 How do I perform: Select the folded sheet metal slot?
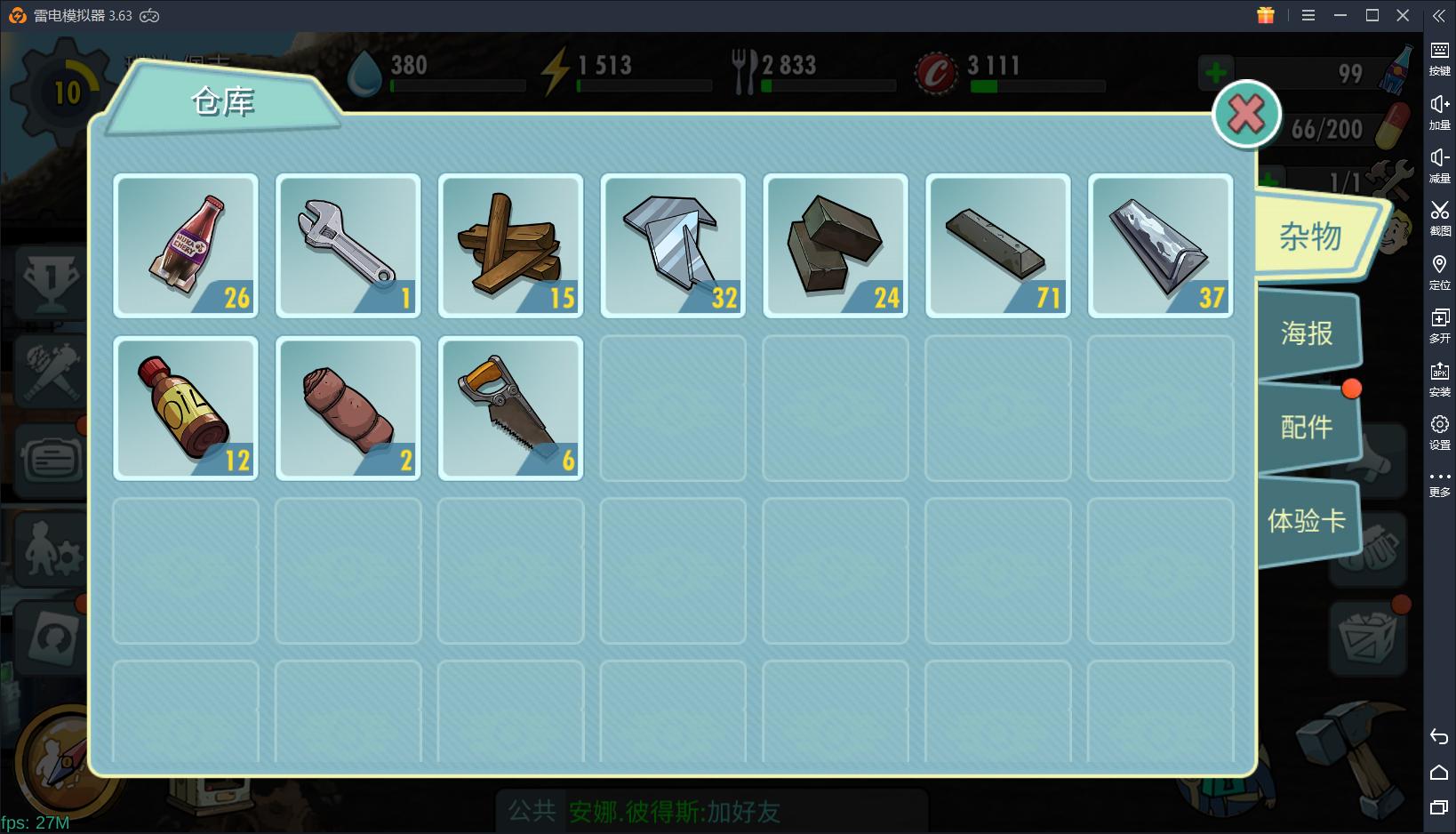coord(674,245)
